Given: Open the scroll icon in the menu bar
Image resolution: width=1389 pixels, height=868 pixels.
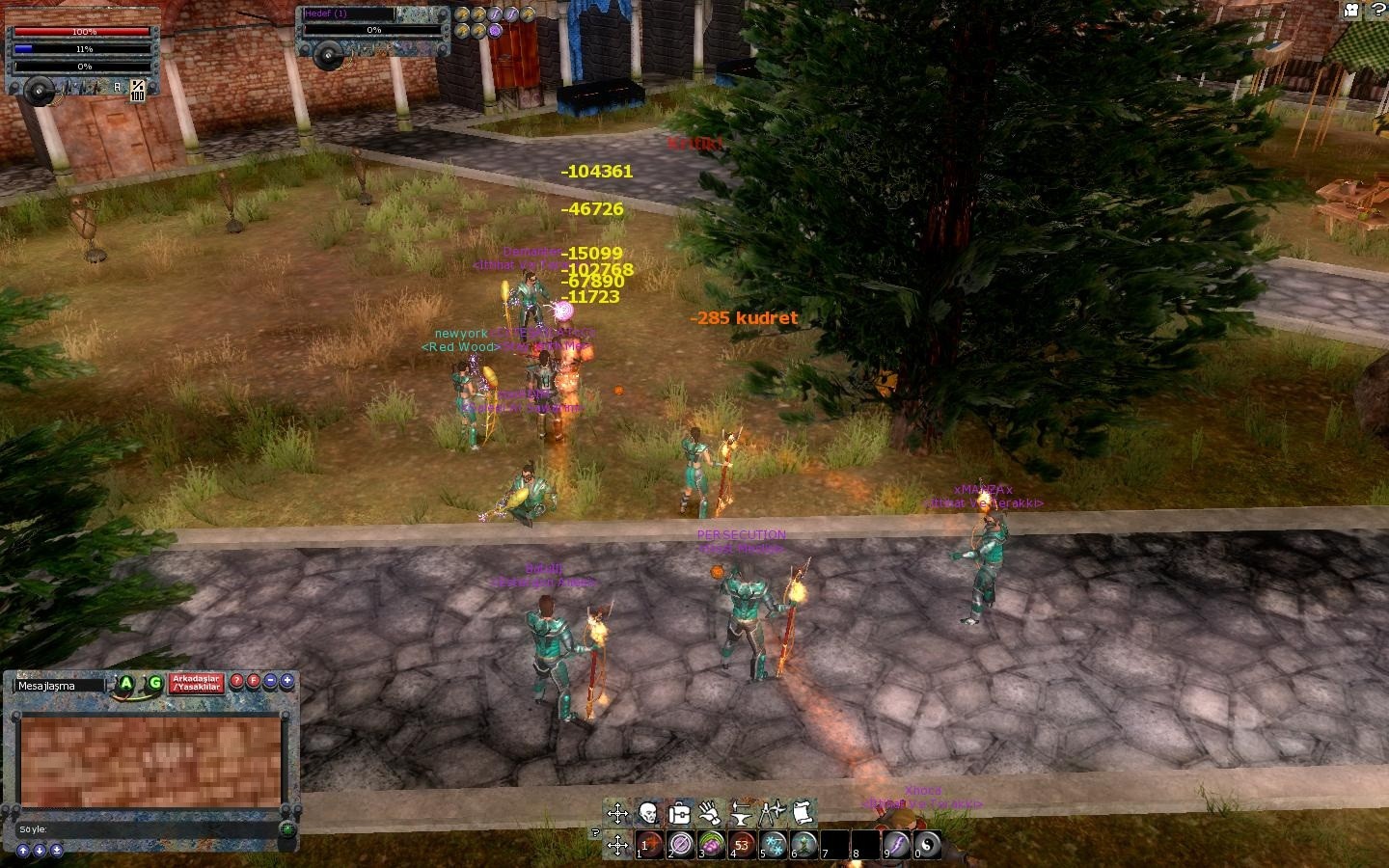Looking at the screenshot, I should [803, 813].
